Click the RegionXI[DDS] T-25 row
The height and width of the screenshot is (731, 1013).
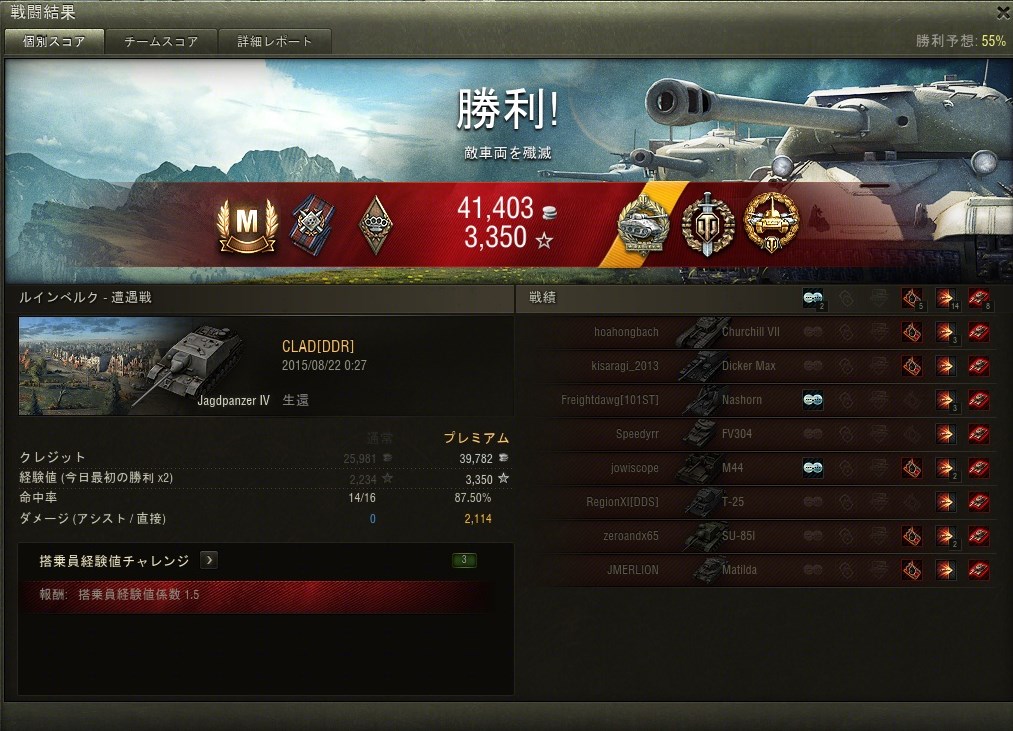point(760,502)
